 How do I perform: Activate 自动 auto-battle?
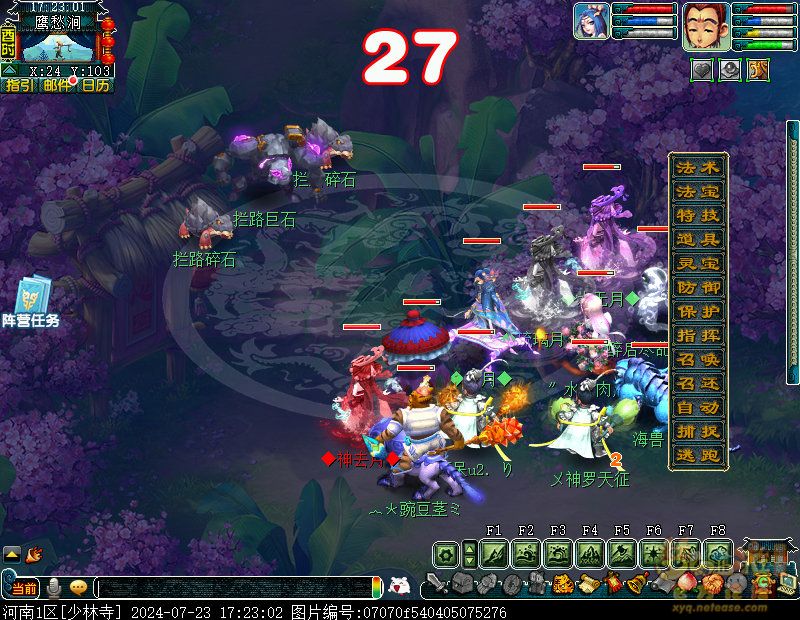coord(698,407)
